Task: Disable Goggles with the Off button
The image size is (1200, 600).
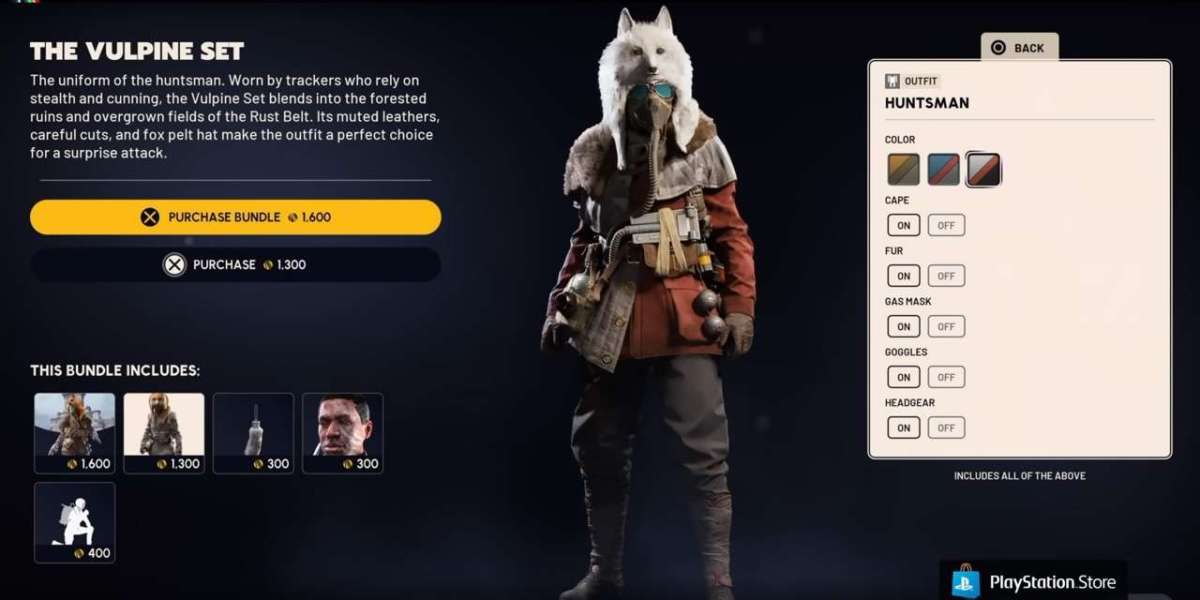Action: click(946, 377)
